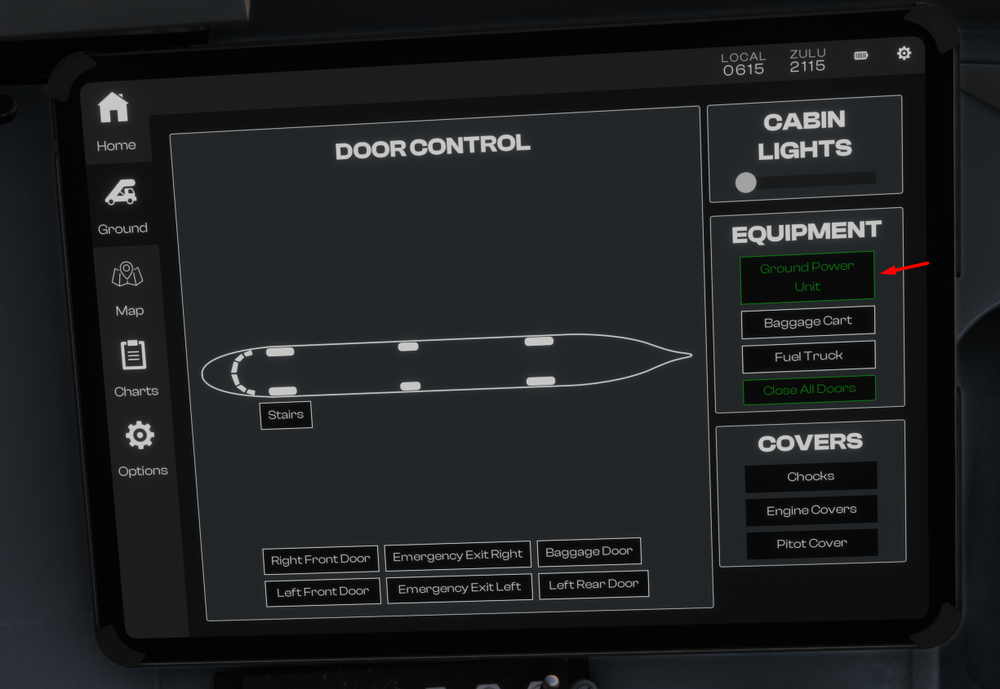The height and width of the screenshot is (689, 1000).
Task: Toggle Engine Covers
Action: [x=811, y=510]
